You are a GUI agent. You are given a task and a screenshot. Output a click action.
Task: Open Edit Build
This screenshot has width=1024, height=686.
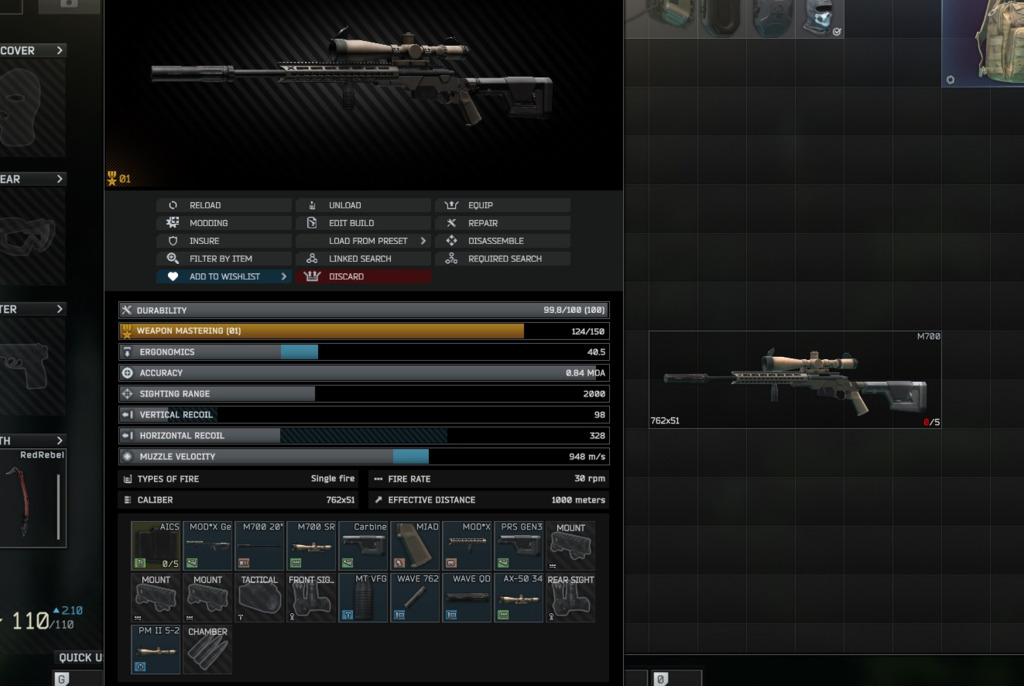363,223
